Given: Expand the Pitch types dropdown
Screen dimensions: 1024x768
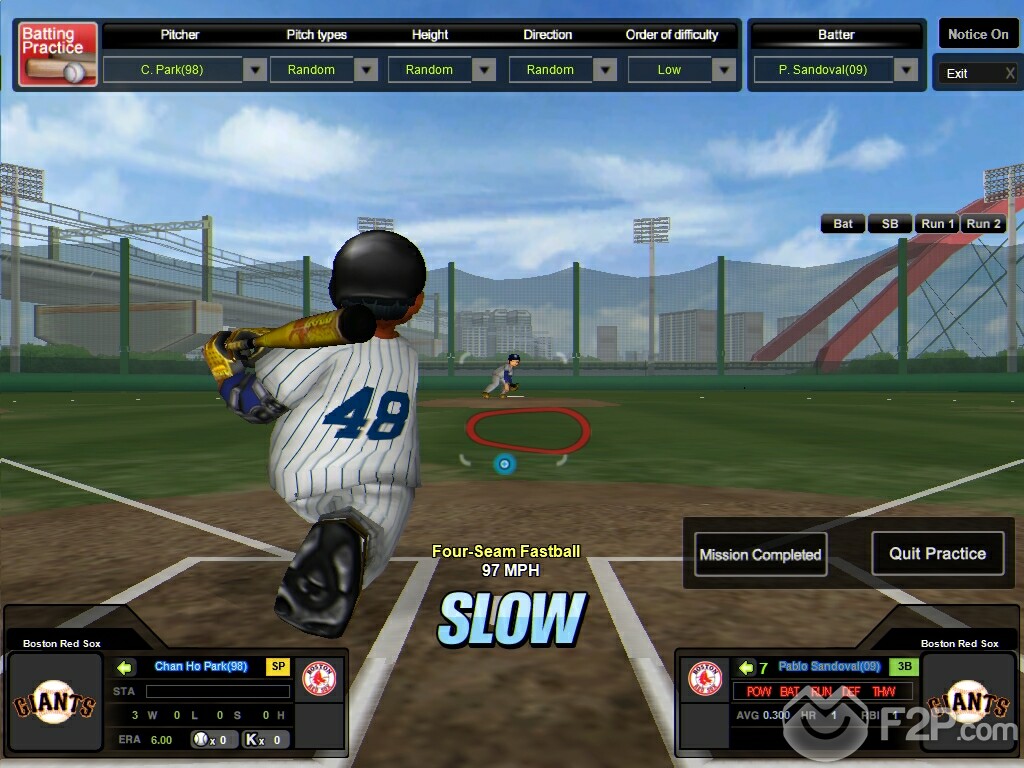Looking at the screenshot, I should [366, 70].
